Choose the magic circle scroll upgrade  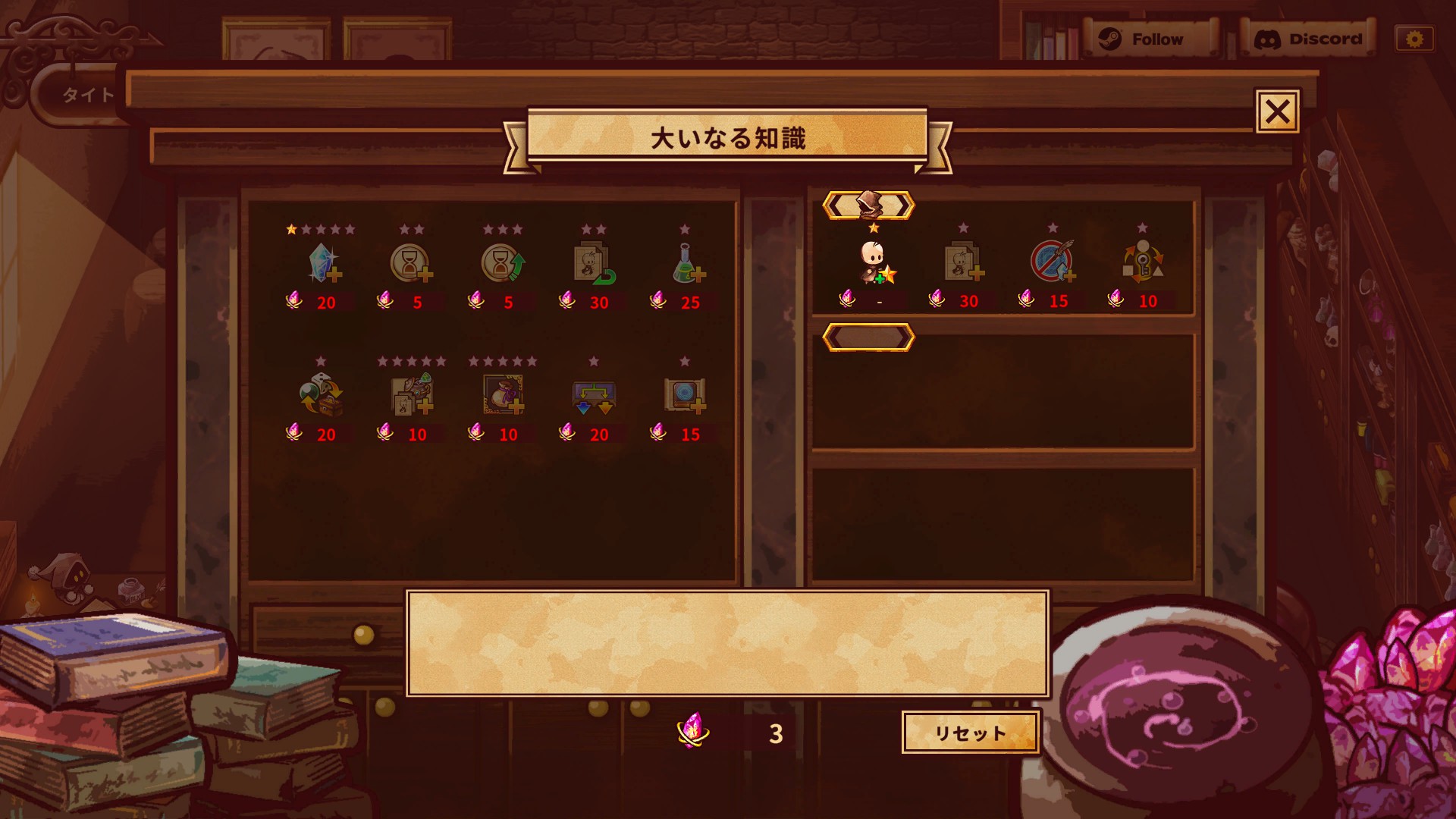coord(685,395)
